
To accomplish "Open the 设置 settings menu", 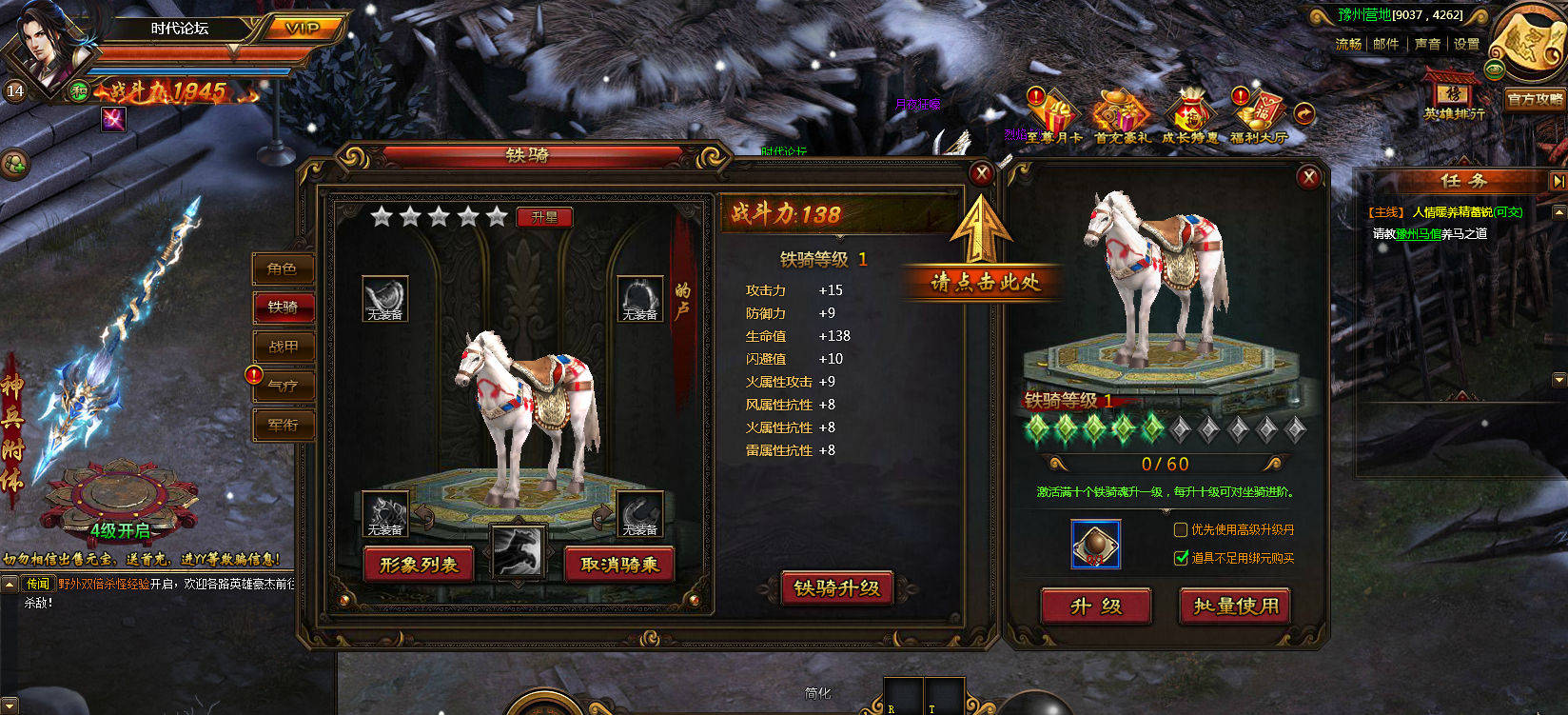I will [1466, 44].
